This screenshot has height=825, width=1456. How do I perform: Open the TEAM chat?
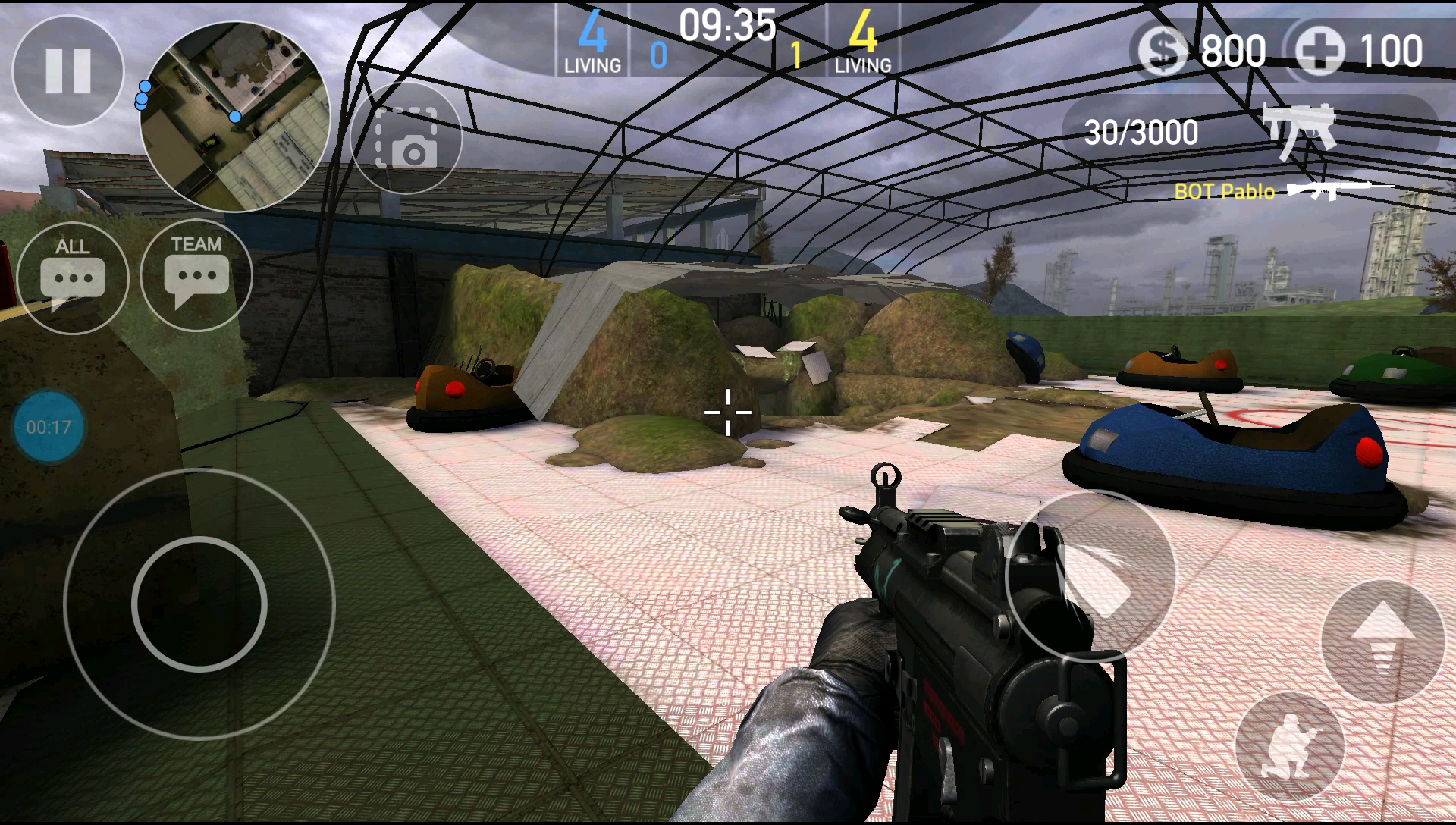tap(196, 275)
